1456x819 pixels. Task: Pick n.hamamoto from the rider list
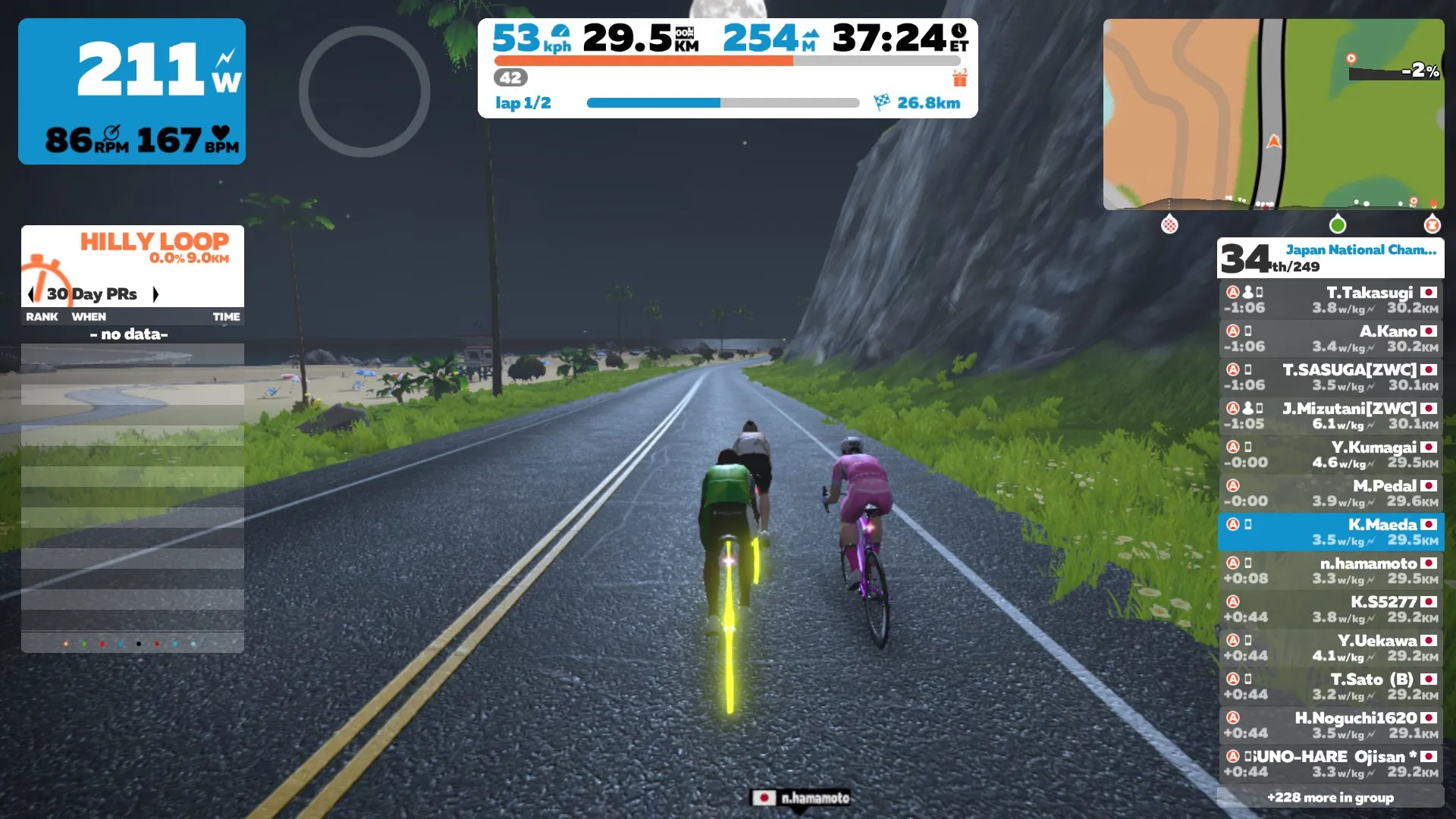coord(1330,571)
